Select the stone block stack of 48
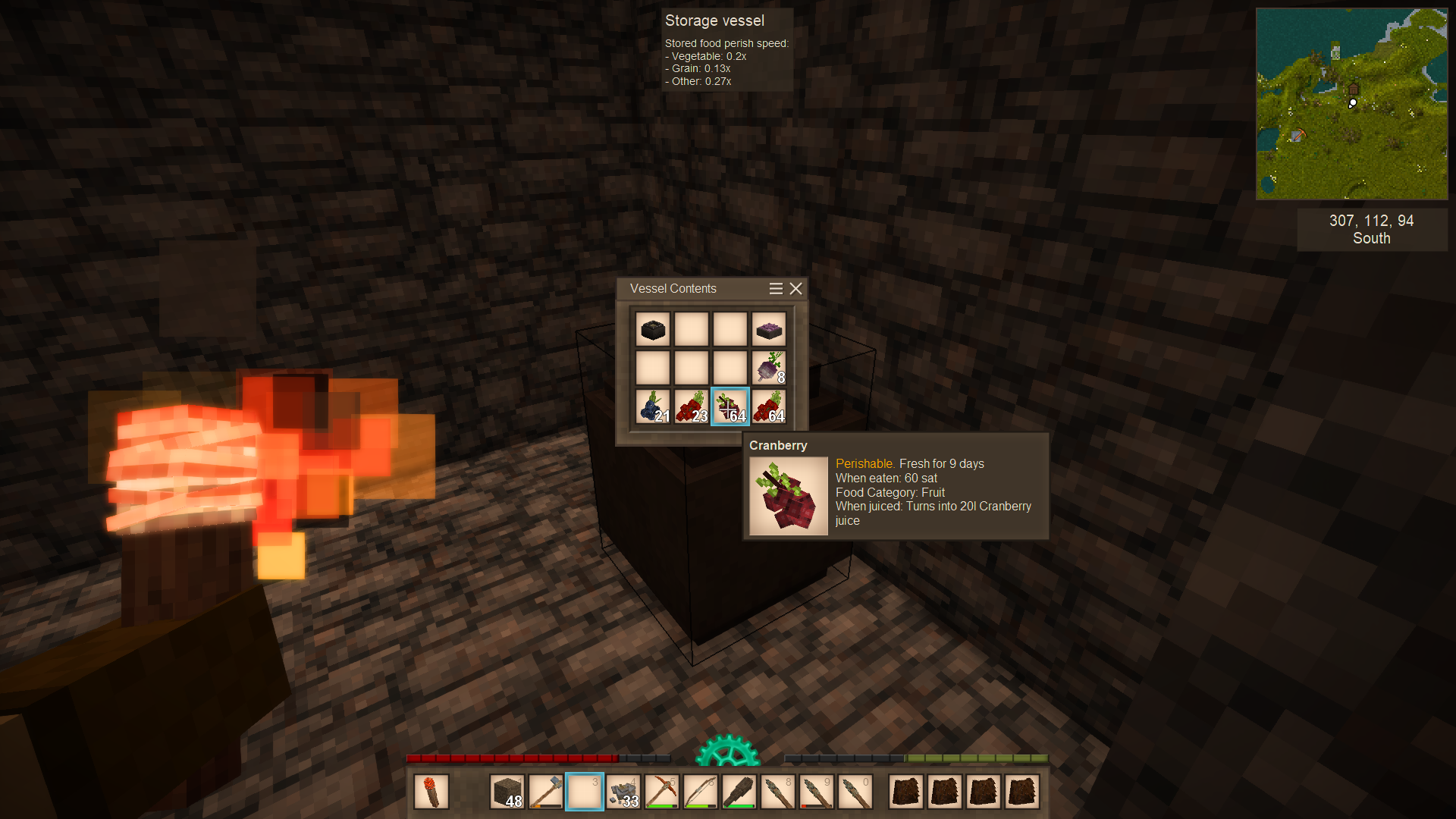This screenshot has height=819, width=1456. [507, 792]
